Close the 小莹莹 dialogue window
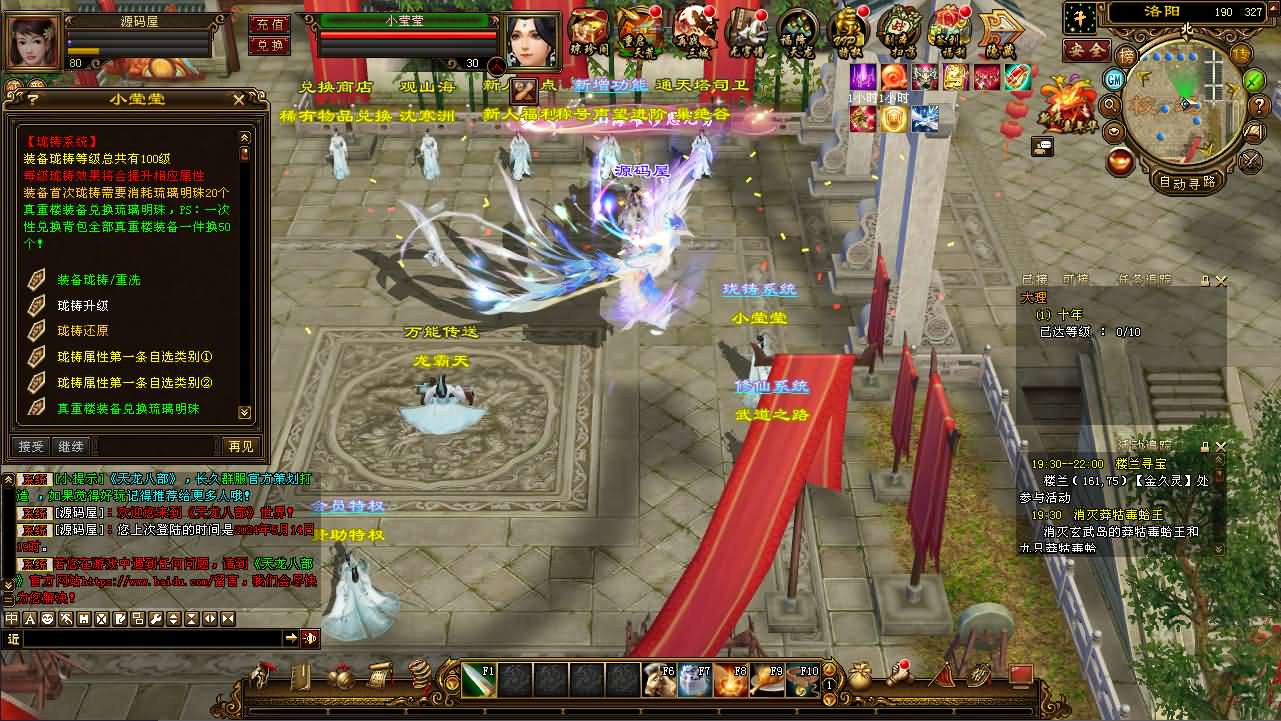 238,99
